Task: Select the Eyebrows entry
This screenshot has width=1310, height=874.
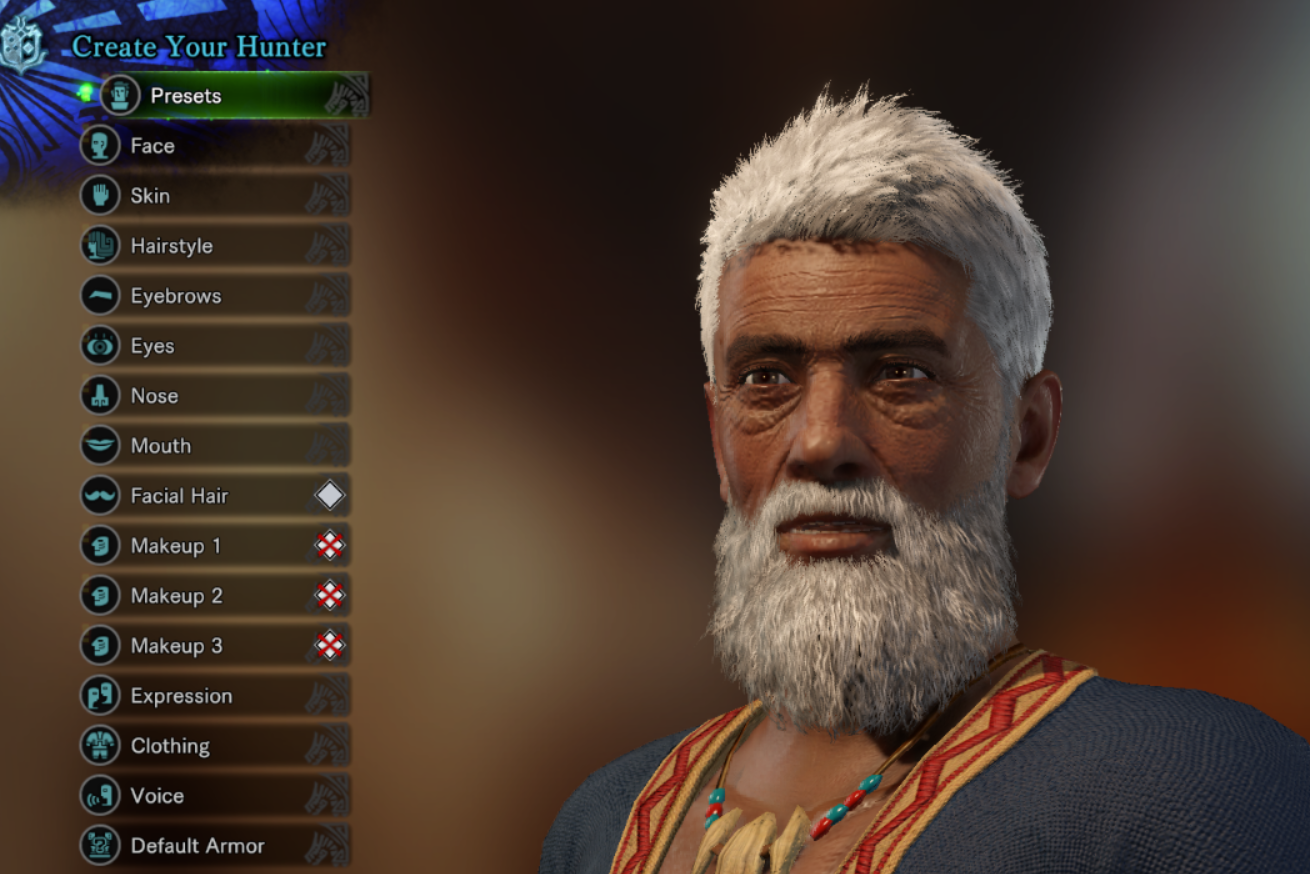Action: pyautogui.click(x=176, y=296)
